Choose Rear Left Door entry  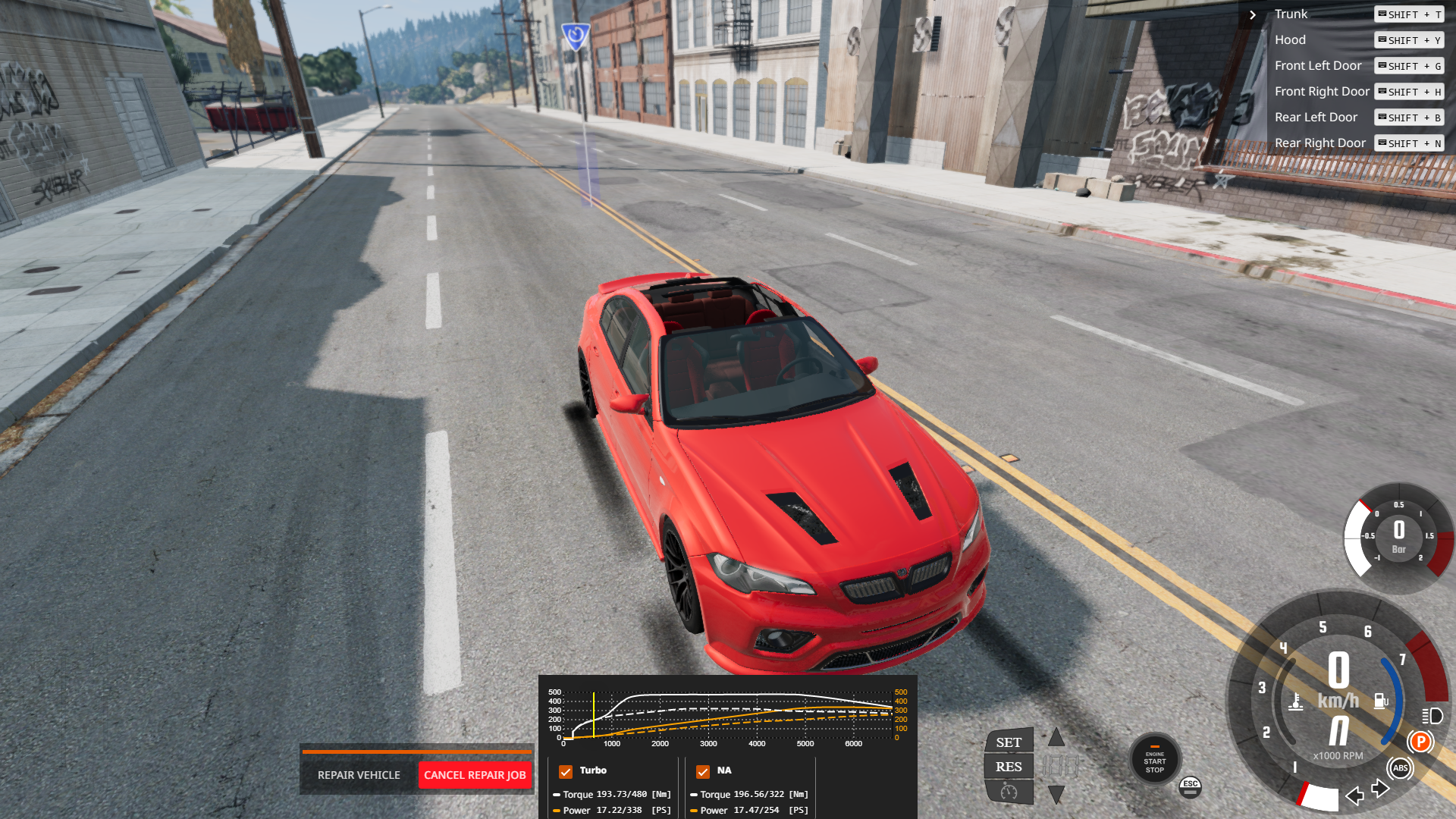click(1316, 118)
